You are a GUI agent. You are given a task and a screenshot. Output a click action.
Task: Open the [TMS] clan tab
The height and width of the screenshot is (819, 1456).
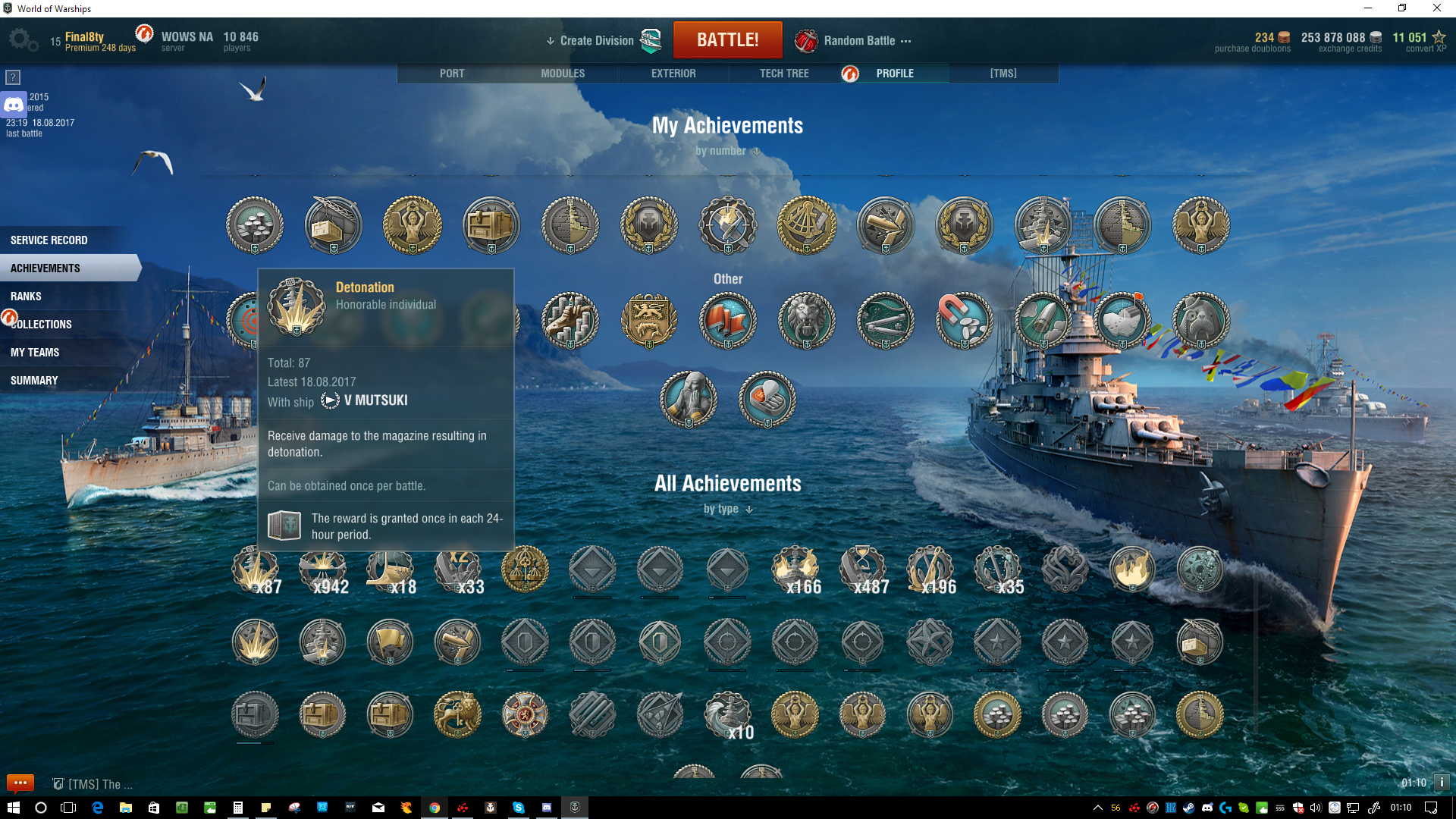[x=1003, y=74]
